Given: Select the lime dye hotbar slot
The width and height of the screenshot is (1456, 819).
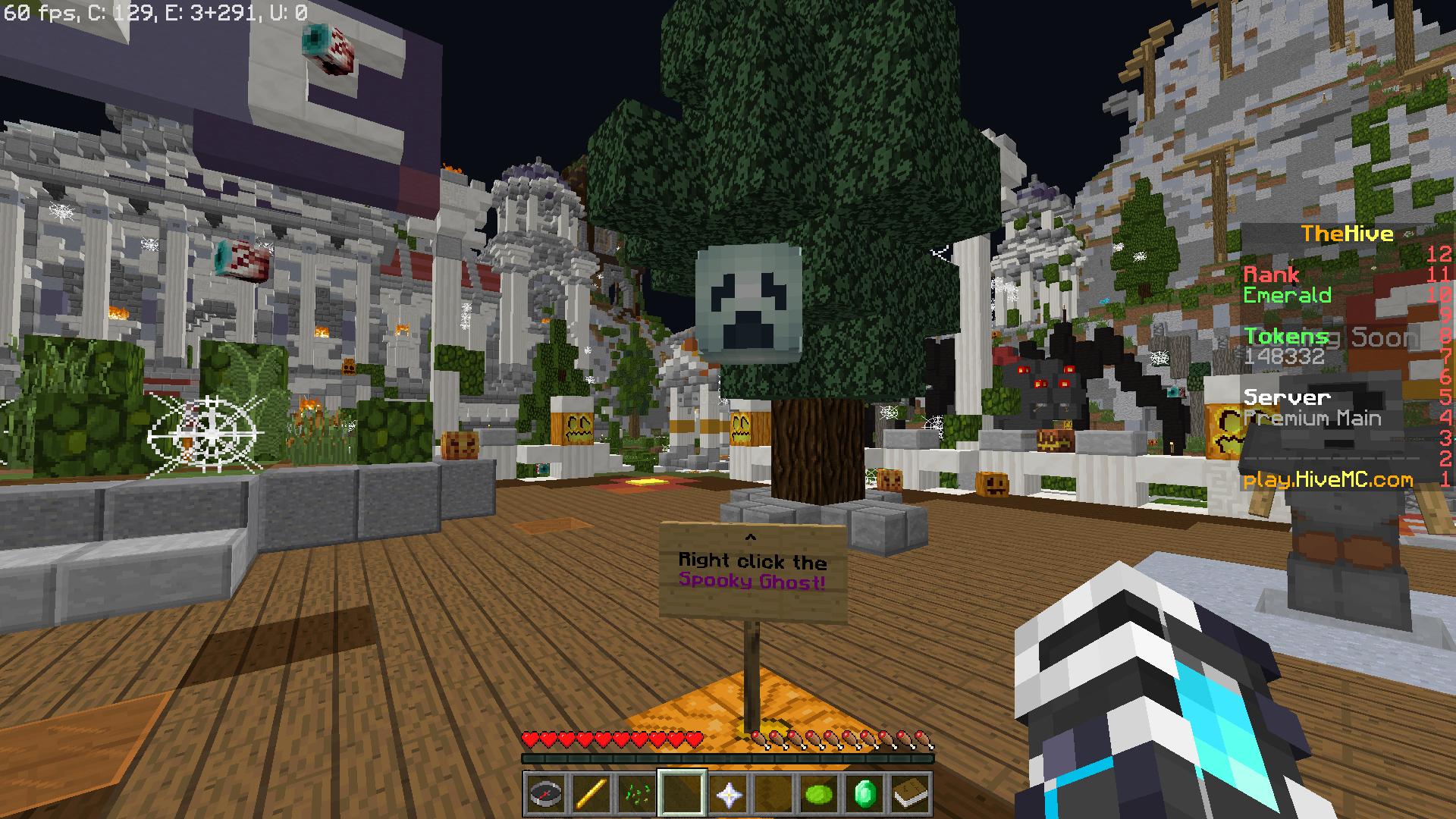Looking at the screenshot, I should 819,794.
